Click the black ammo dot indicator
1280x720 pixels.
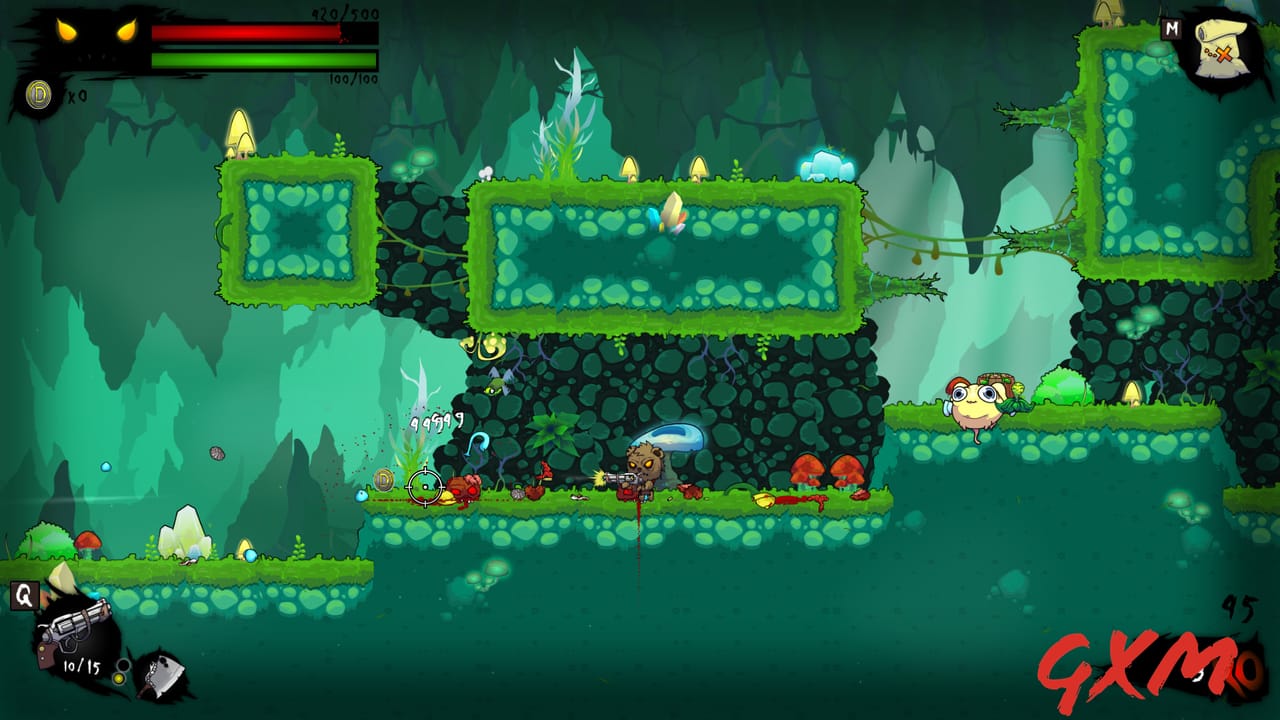[x=124, y=665]
